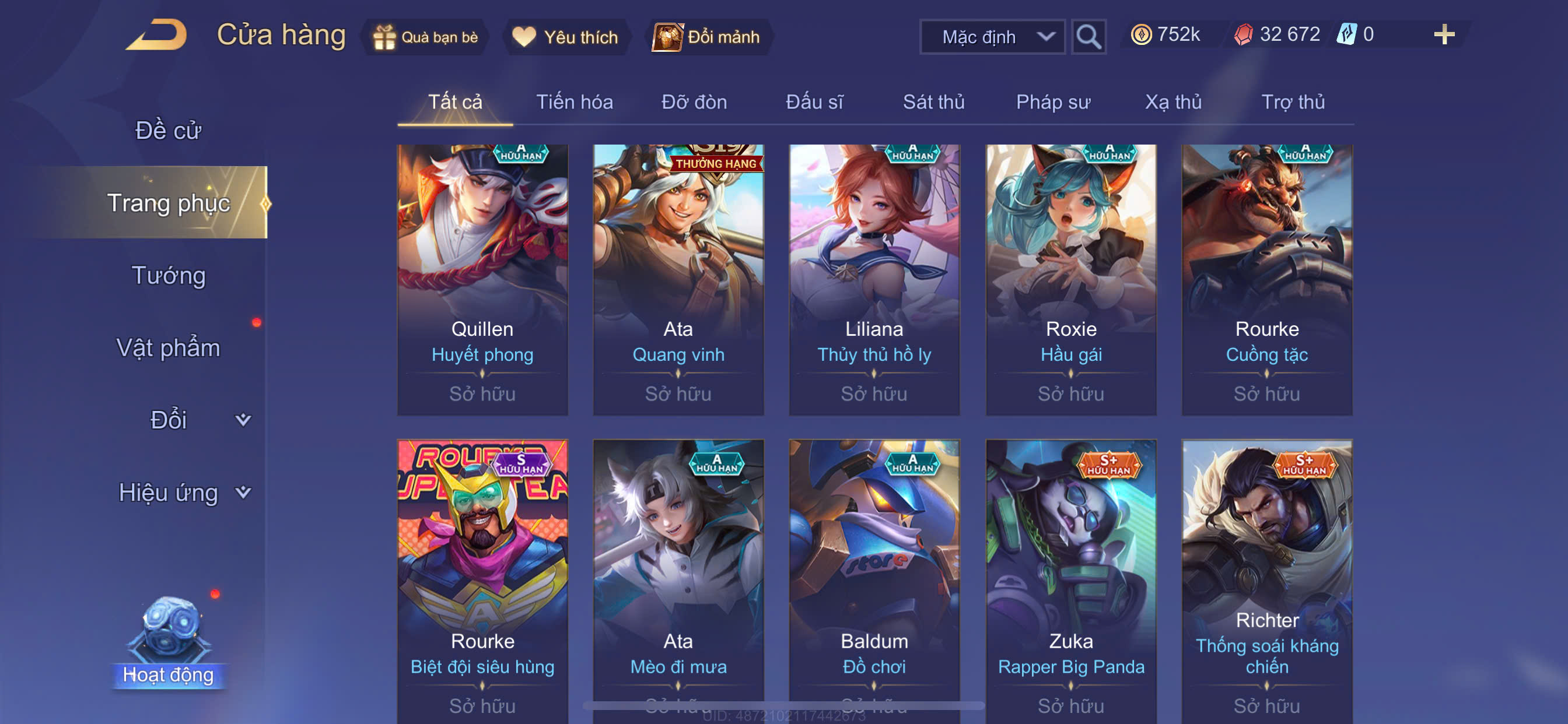Add currency with the plus button
This screenshot has width=1568, height=724.
pyautogui.click(x=1443, y=34)
